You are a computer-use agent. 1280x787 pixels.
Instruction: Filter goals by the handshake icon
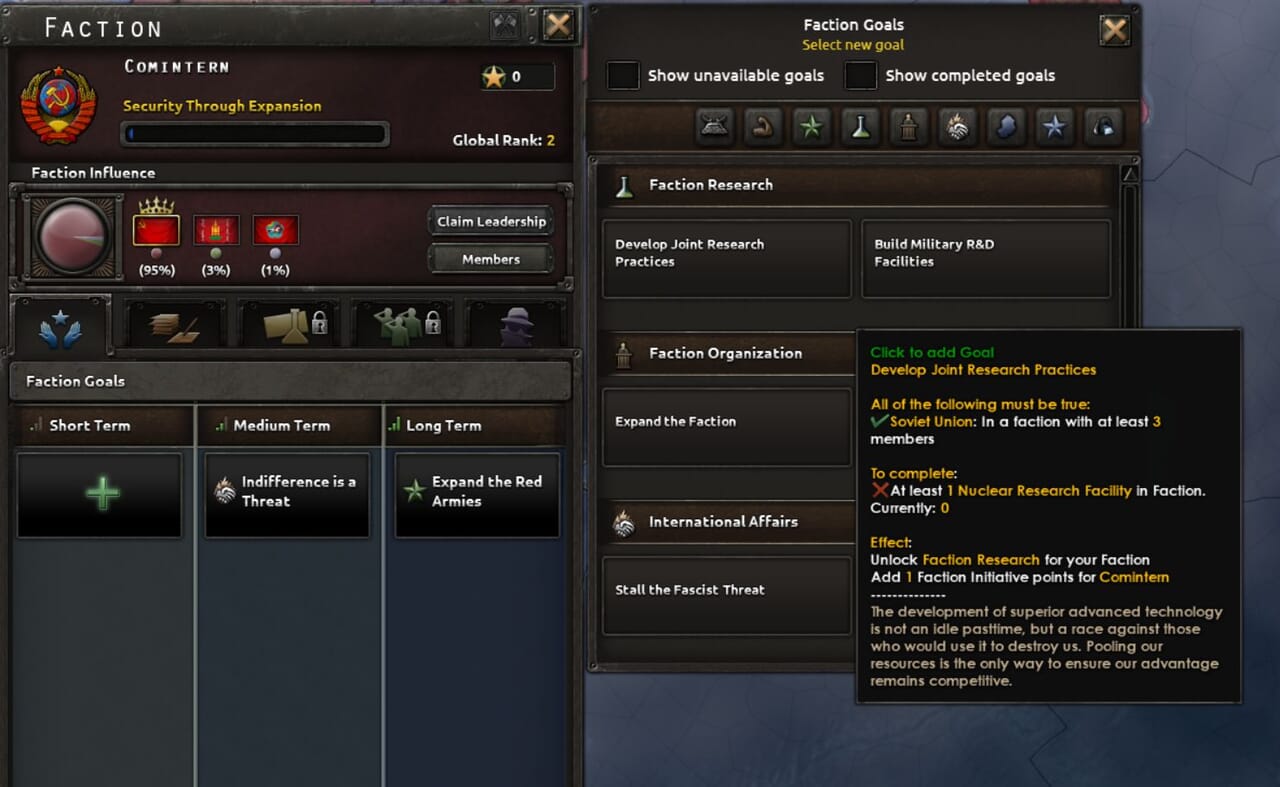tap(957, 126)
